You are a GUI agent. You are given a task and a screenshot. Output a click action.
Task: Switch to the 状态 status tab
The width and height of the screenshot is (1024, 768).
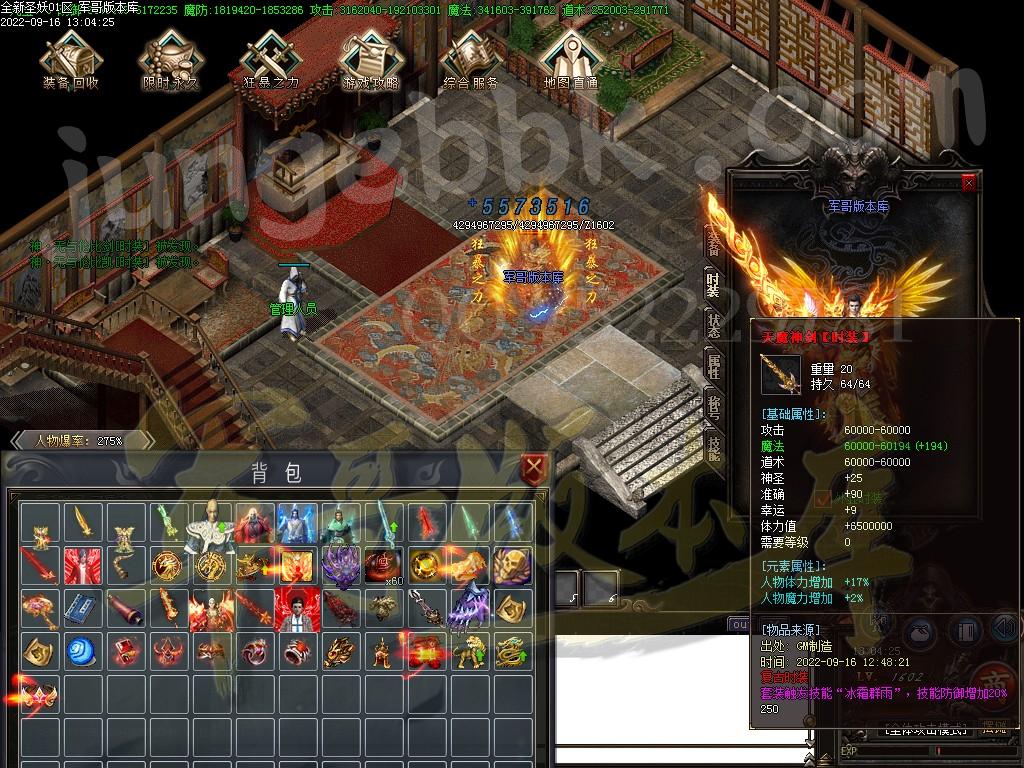(713, 325)
